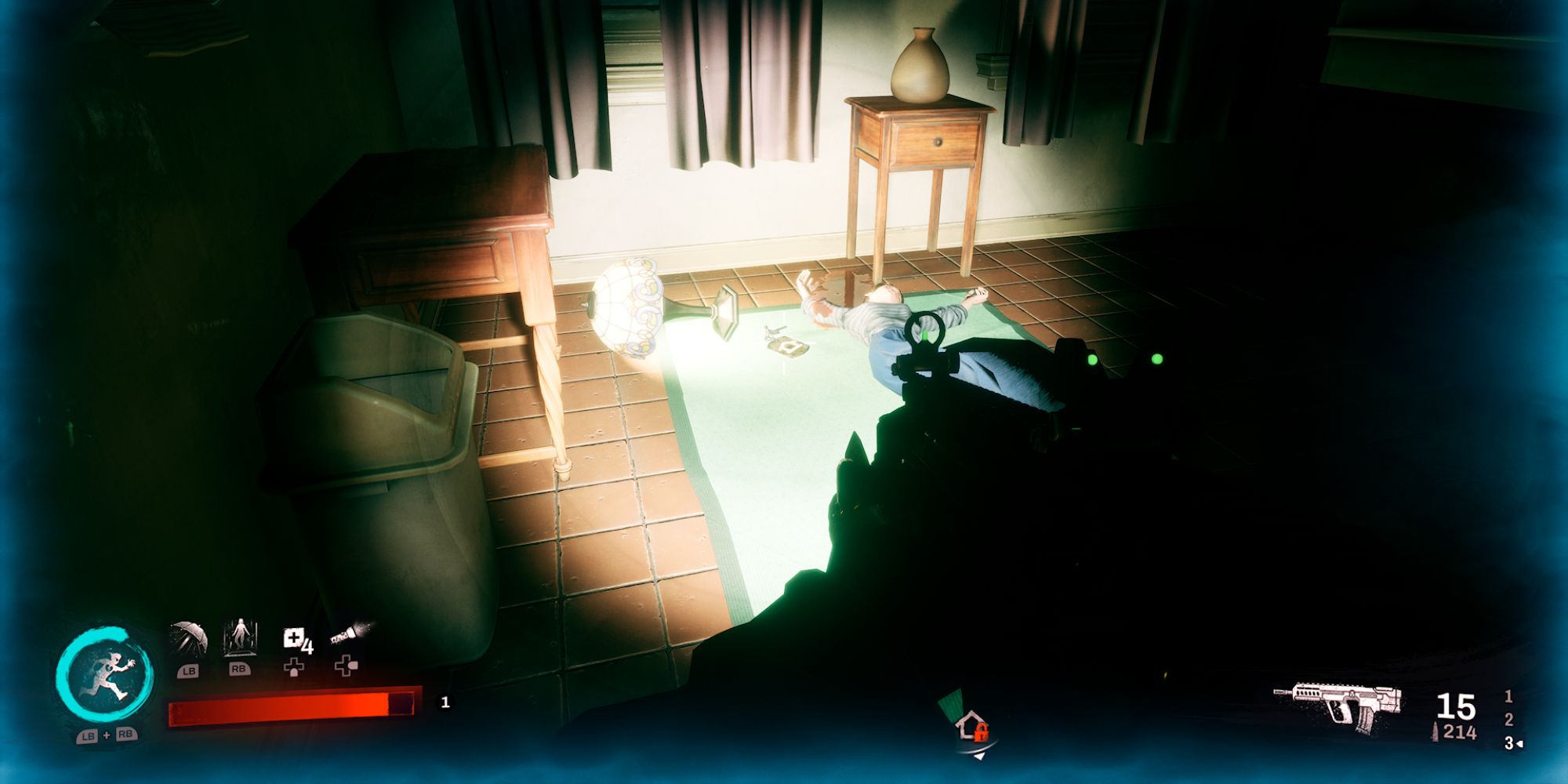1568x784 pixels.
Task: Click the circular badge showing 1 beside the health bar
Action: (x=445, y=703)
